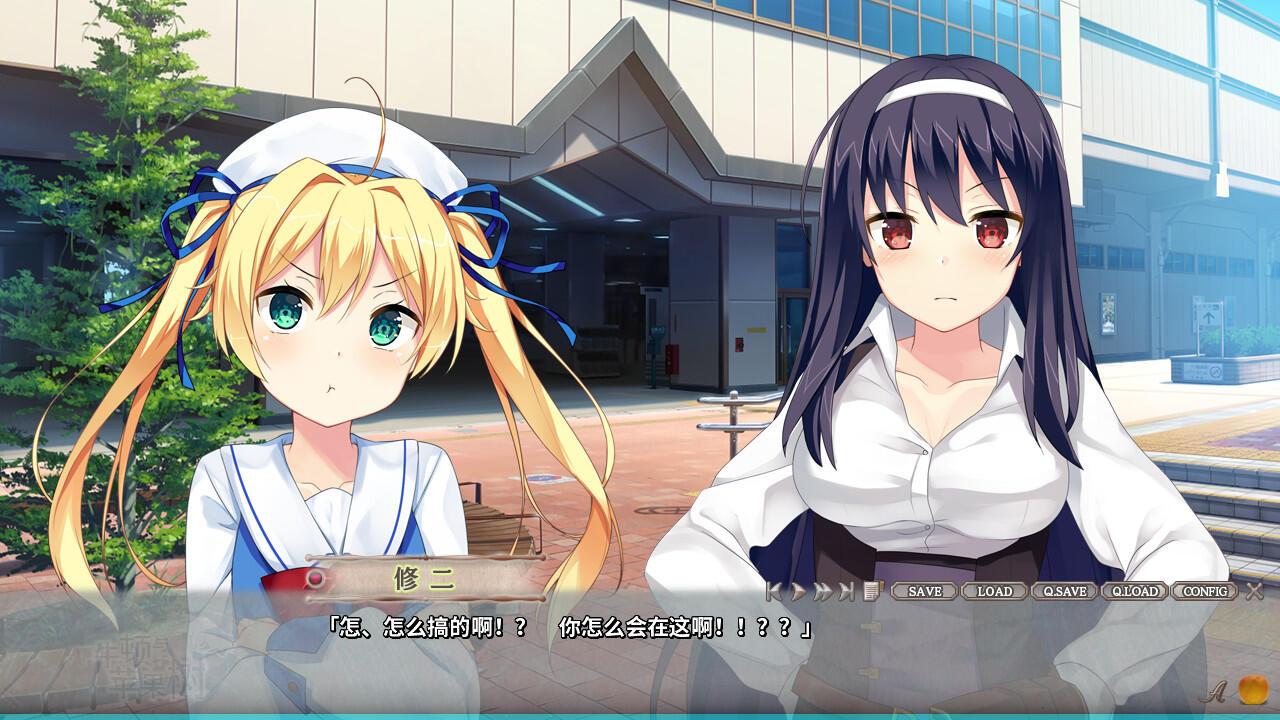Open the backlog document icon

coord(871,591)
